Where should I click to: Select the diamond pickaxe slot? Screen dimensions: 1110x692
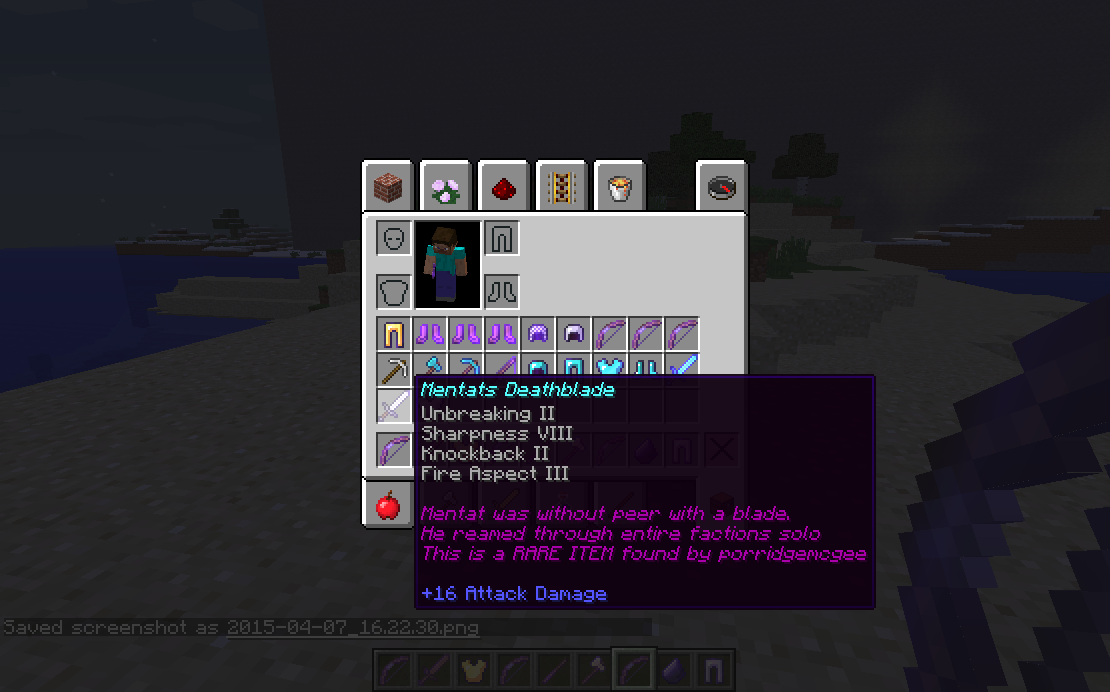click(x=466, y=368)
